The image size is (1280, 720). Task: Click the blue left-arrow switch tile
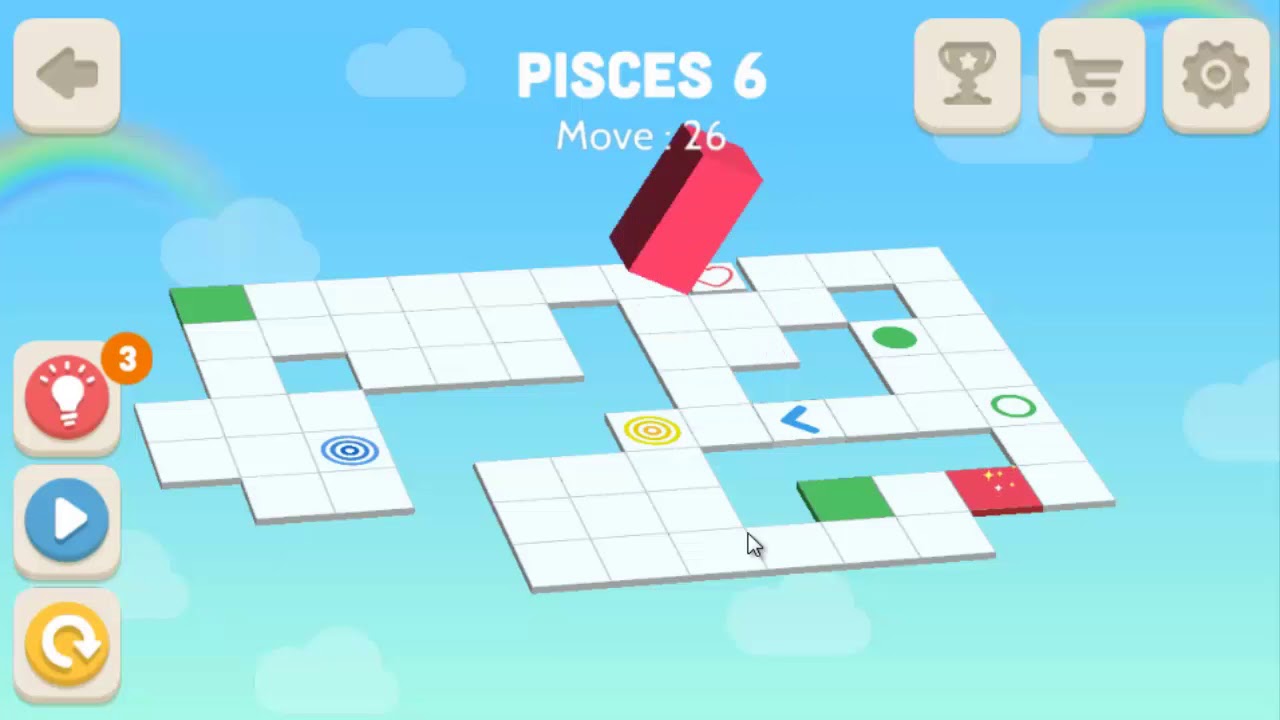(800, 421)
